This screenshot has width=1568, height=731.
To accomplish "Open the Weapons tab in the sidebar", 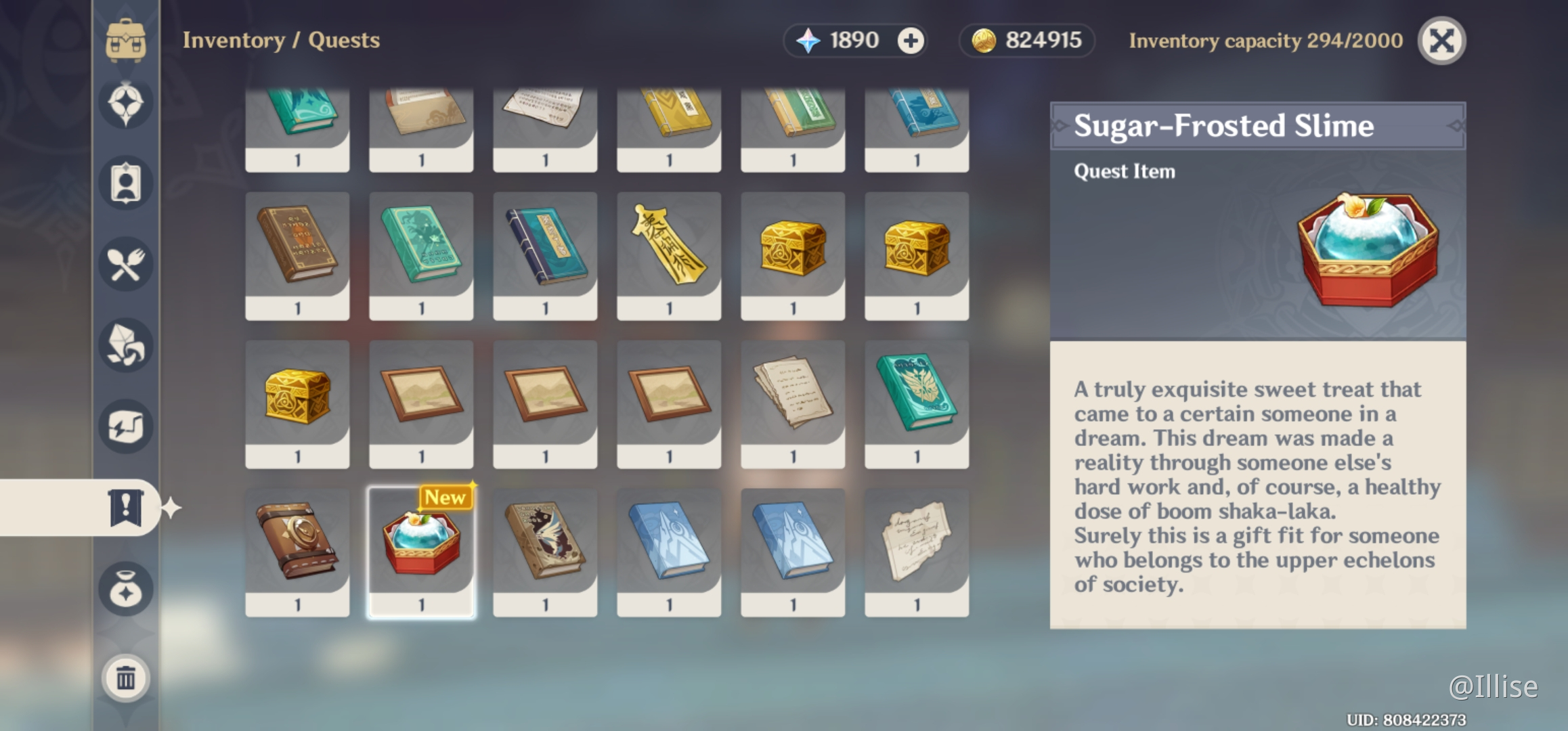I will (x=126, y=103).
